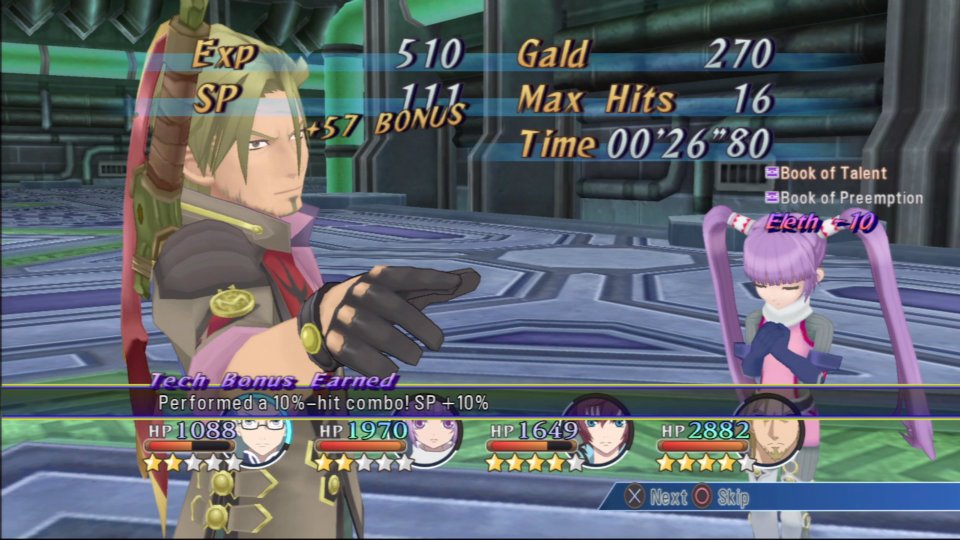Select the glasses-wearing character portrait
Image resolution: width=960 pixels, height=540 pixels.
click(263, 436)
